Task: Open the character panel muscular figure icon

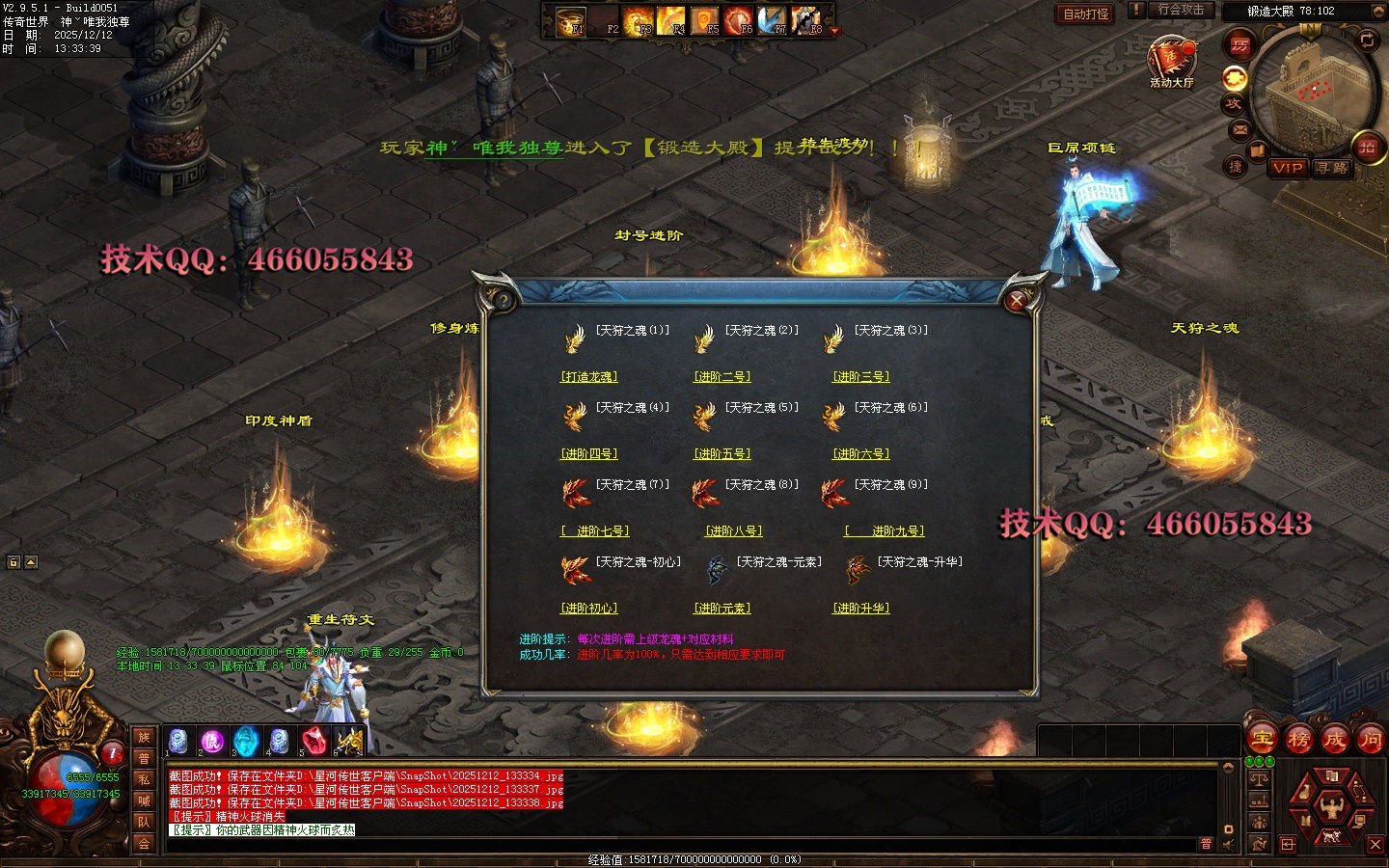Action: pyautogui.click(x=1331, y=804)
